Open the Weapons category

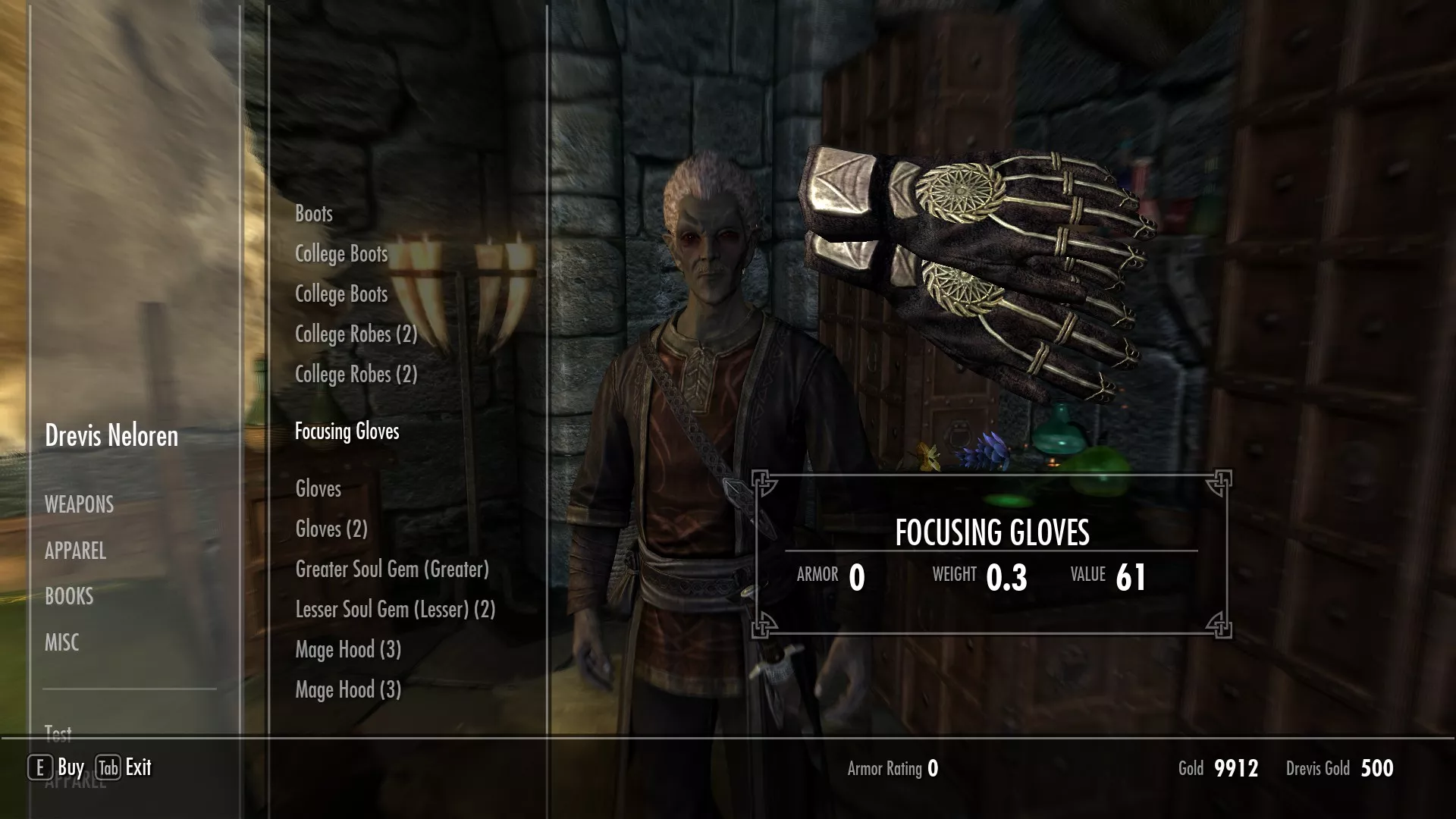tap(79, 504)
